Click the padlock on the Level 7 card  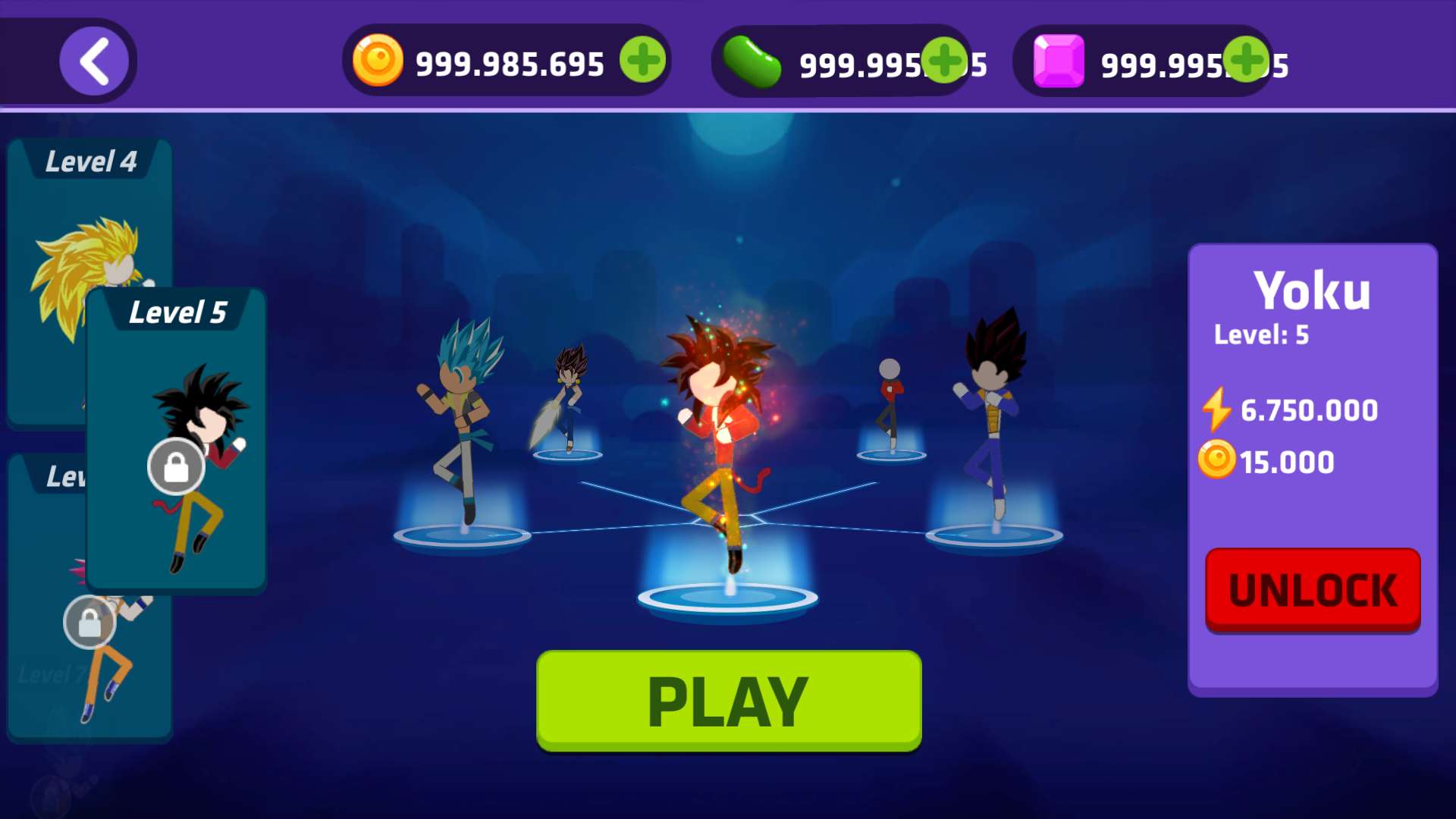coord(89,622)
